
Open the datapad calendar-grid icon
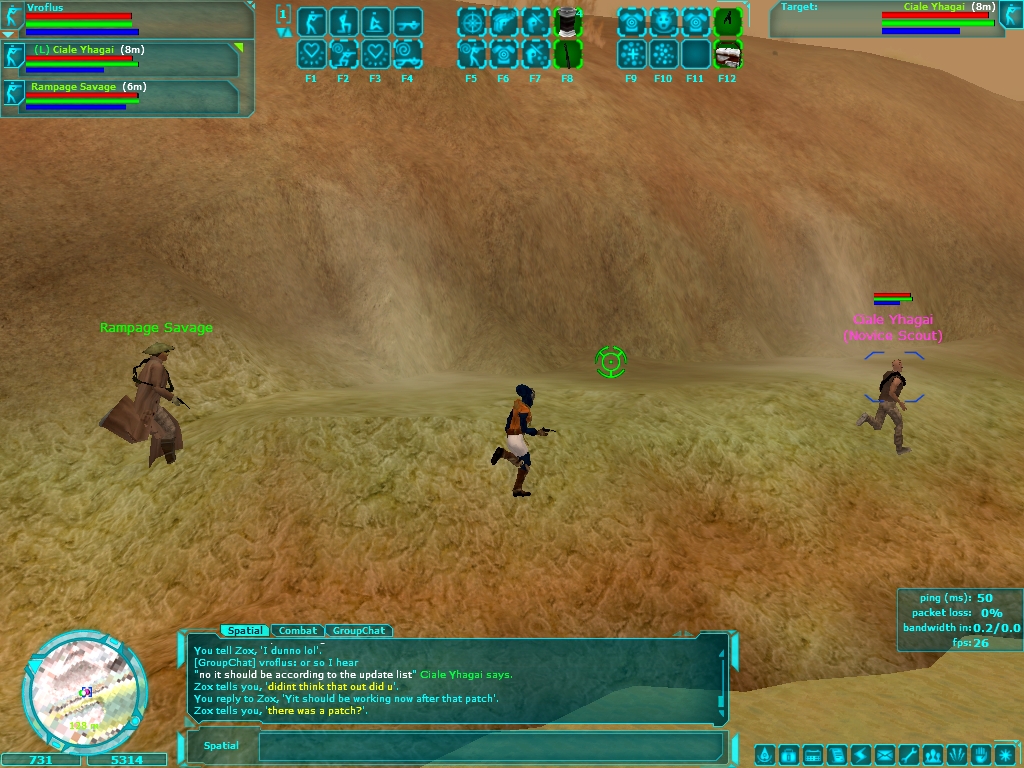click(812, 754)
